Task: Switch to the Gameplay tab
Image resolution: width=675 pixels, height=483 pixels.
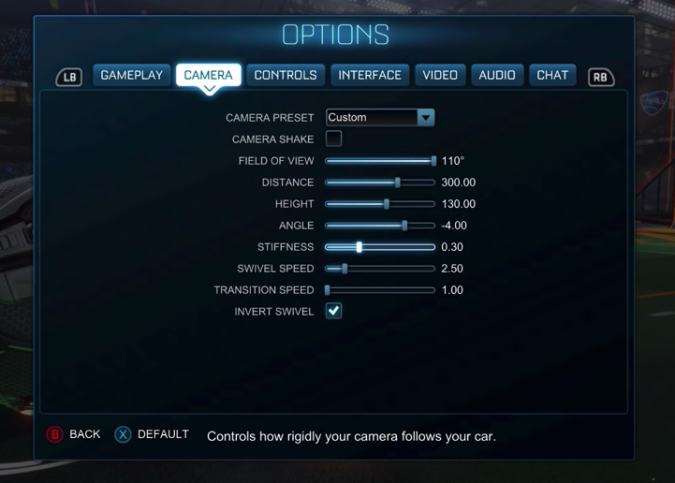Action: [x=131, y=75]
